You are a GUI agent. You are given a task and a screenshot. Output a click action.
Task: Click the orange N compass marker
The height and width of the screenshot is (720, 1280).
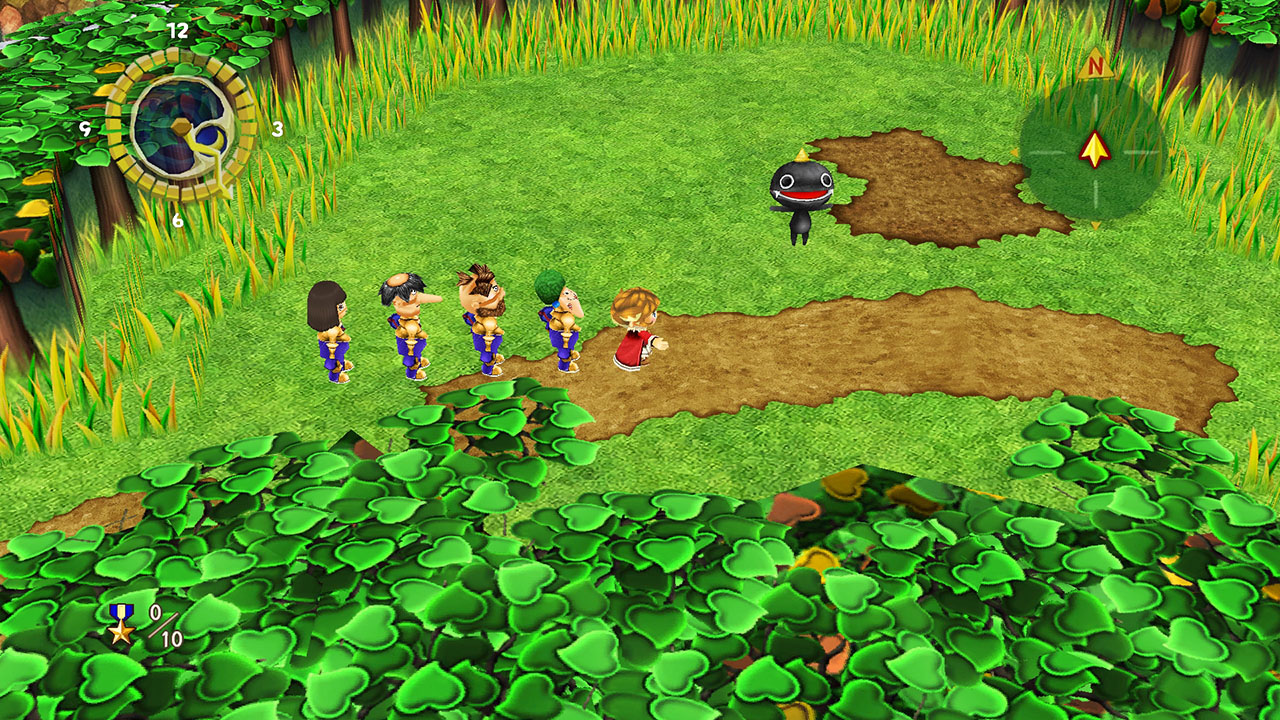(x=1096, y=65)
